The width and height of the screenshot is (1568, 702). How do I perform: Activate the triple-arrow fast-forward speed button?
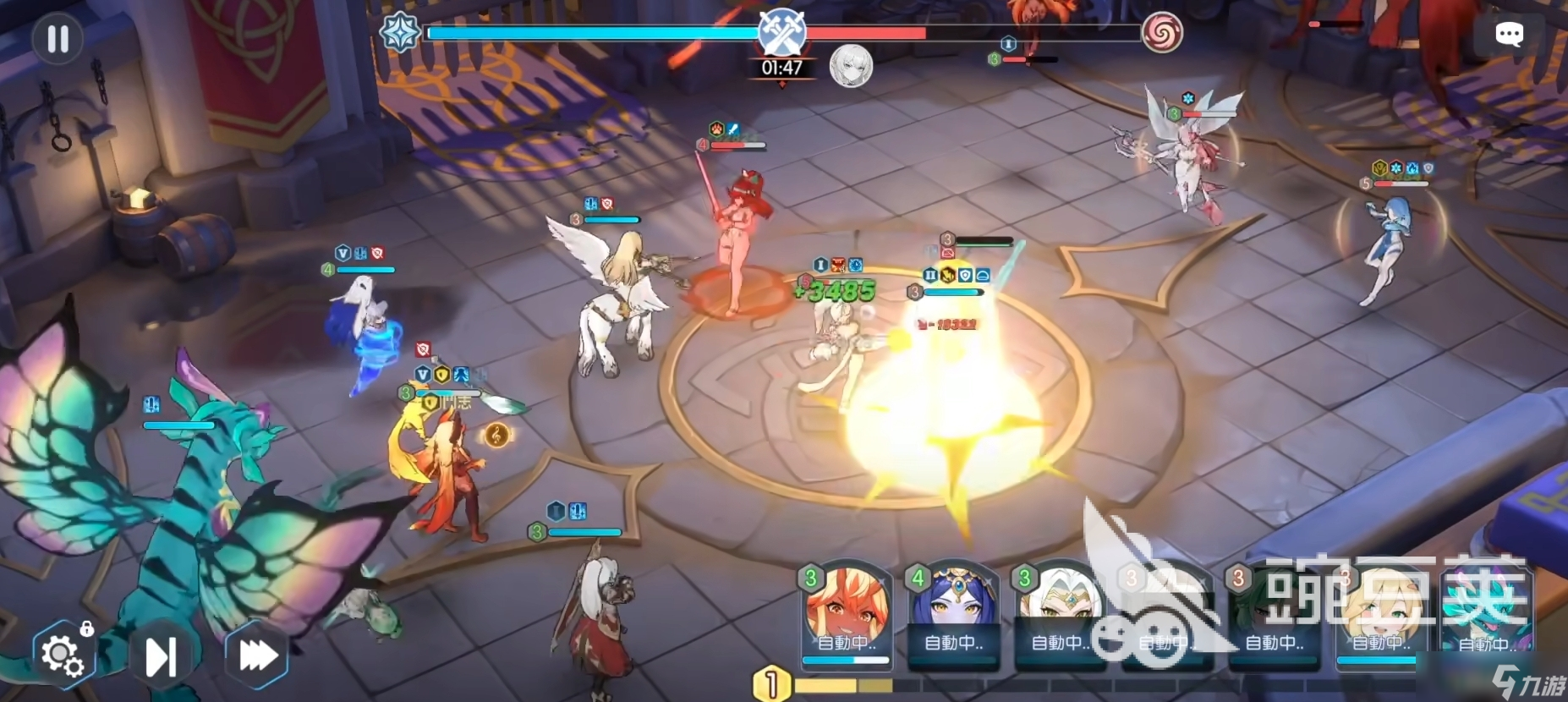click(x=258, y=655)
